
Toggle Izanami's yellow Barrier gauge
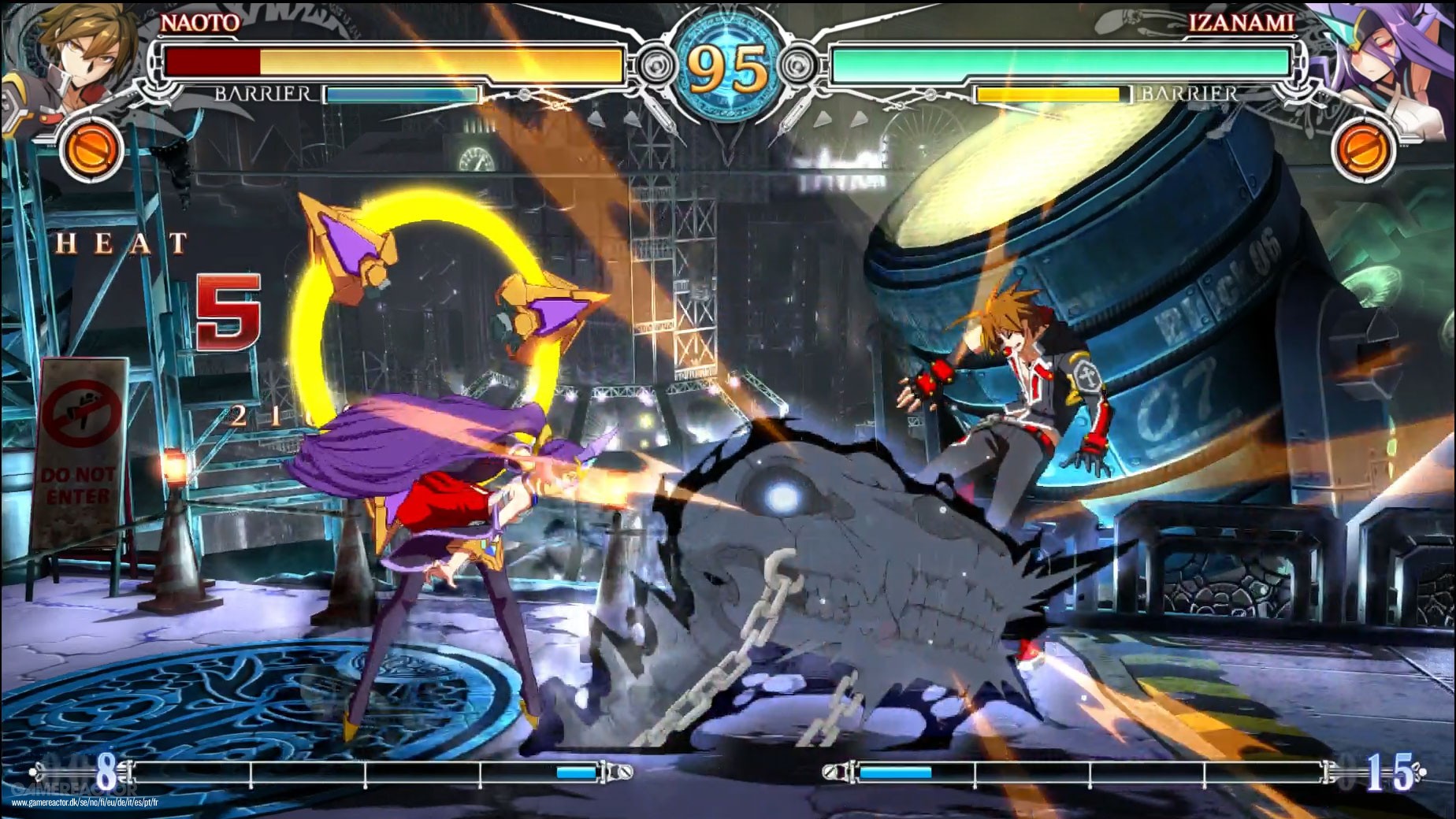tap(1048, 93)
